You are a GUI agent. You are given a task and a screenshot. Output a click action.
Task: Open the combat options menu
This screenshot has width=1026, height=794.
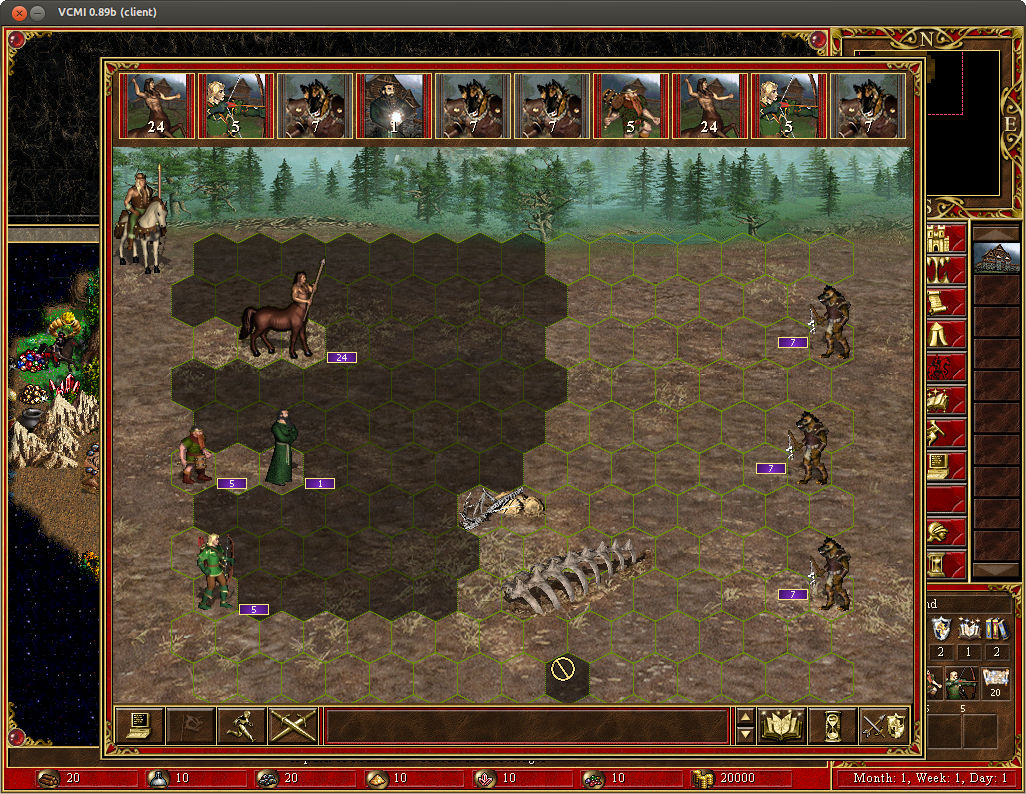(x=140, y=725)
